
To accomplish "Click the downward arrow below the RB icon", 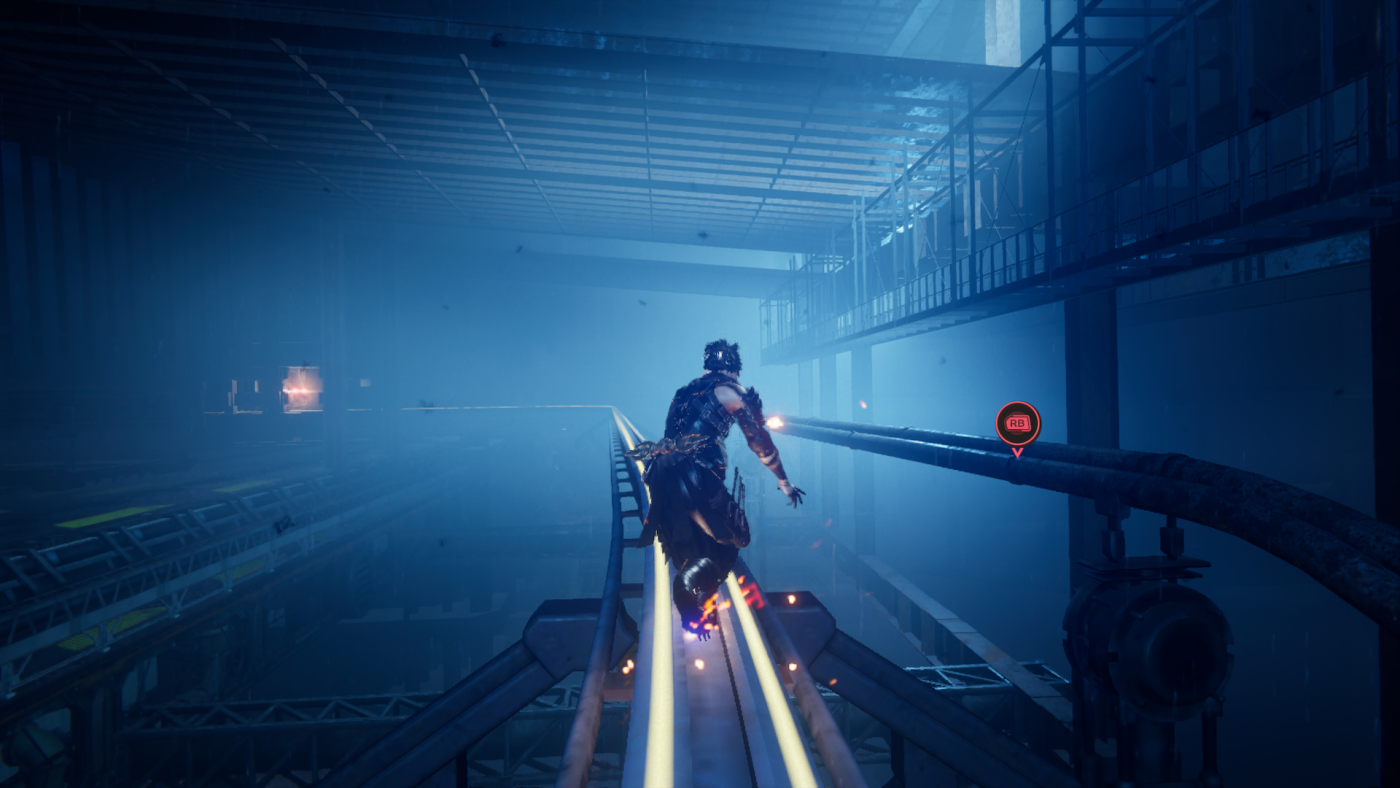I will pyautogui.click(x=1016, y=451).
